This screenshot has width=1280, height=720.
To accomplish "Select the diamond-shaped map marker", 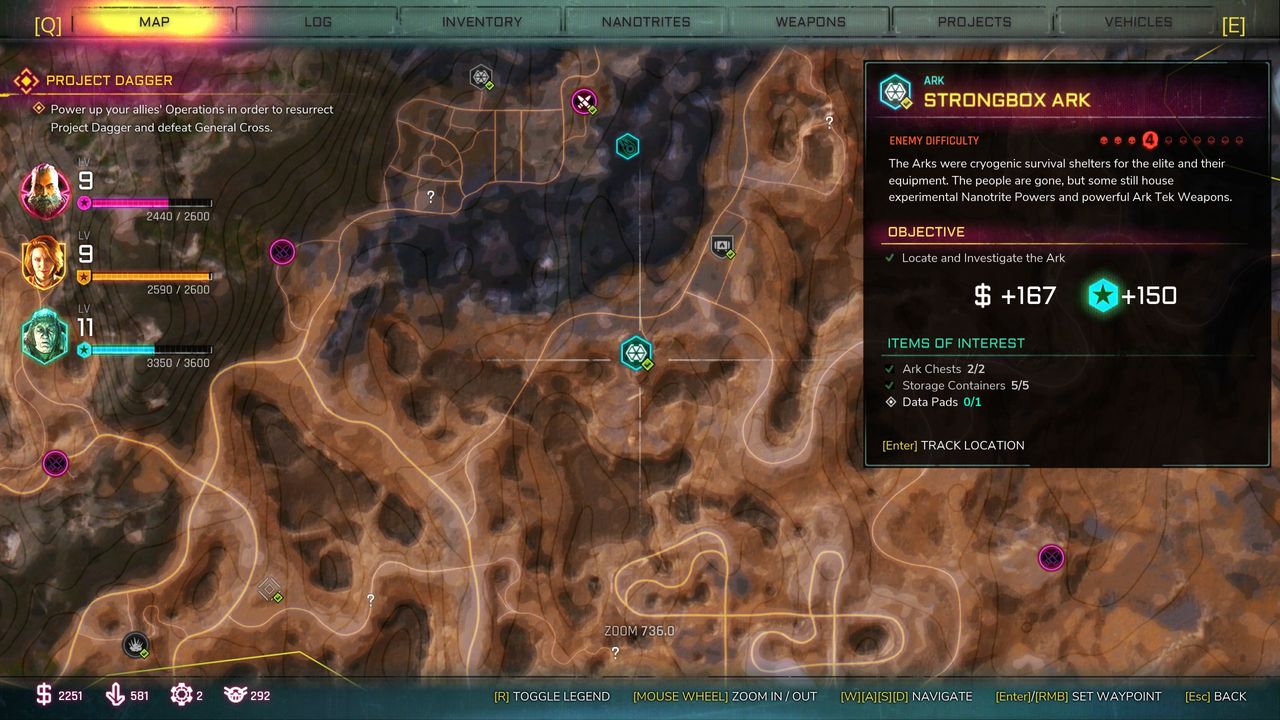I will (x=269, y=589).
